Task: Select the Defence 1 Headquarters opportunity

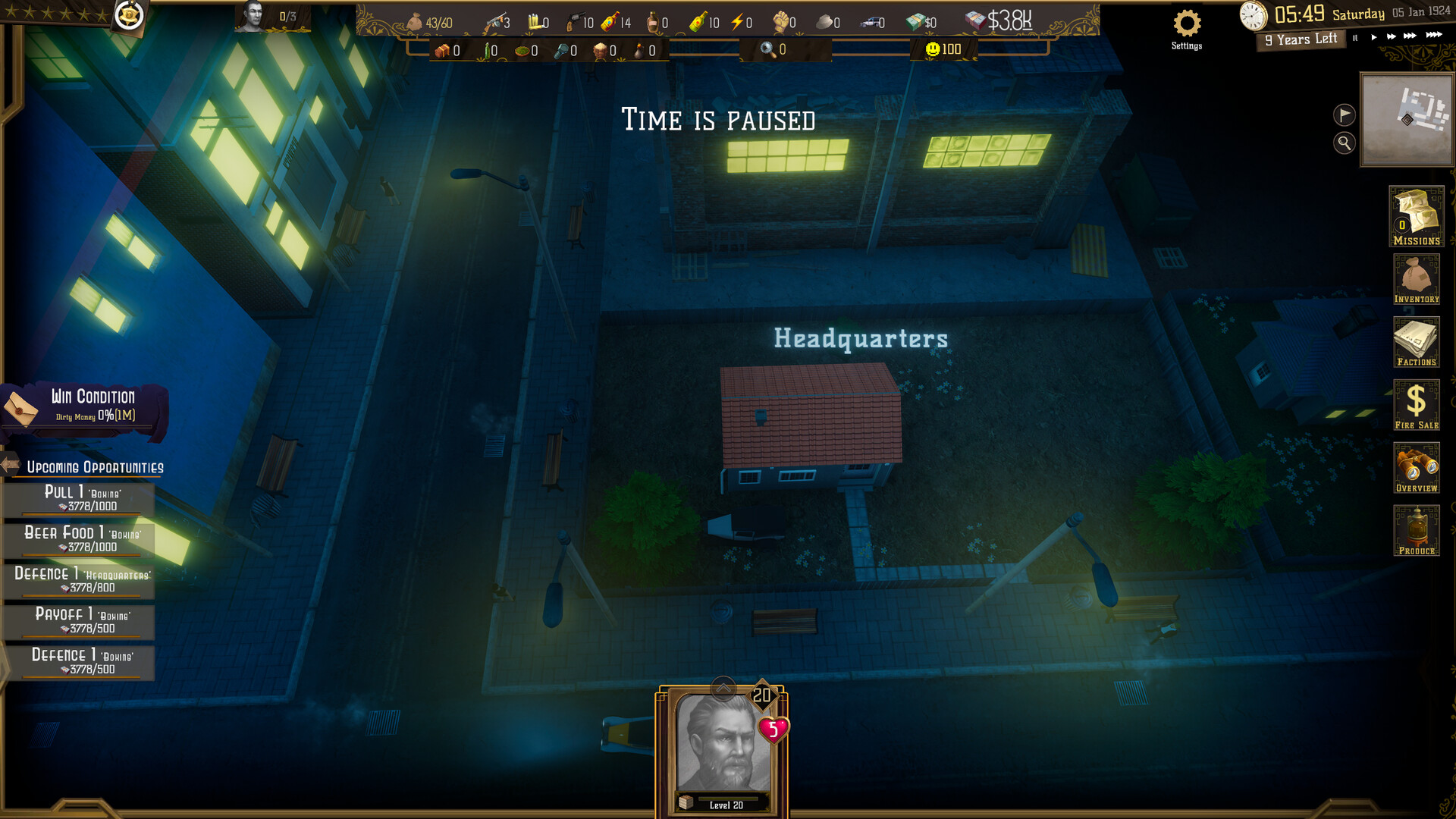Action: pos(79,580)
